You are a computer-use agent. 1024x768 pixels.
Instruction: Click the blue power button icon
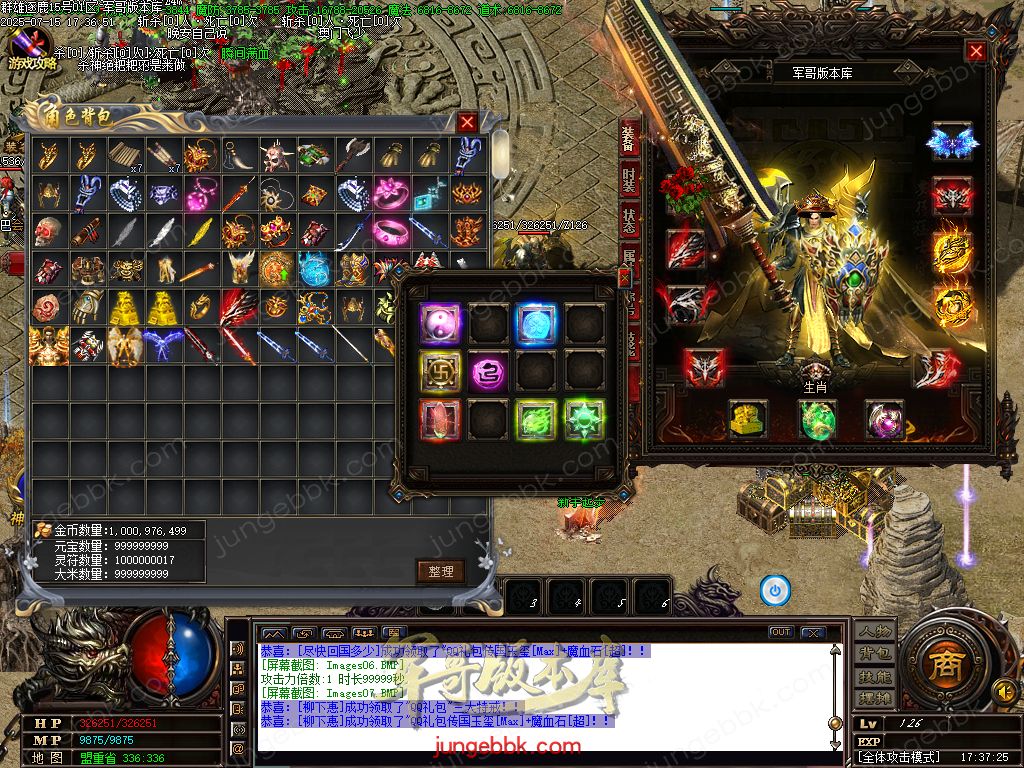tap(775, 590)
